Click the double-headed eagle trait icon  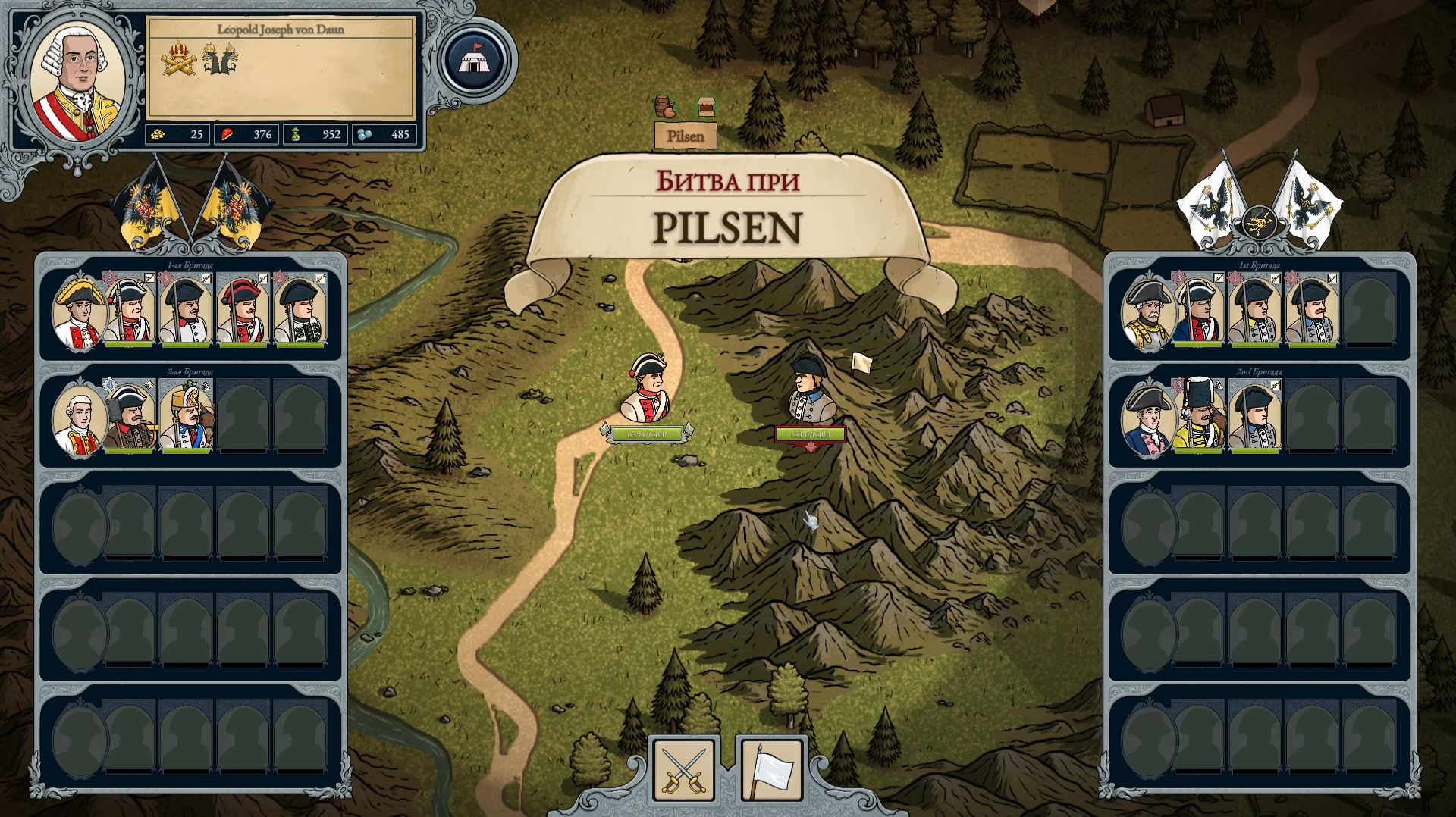point(220,59)
